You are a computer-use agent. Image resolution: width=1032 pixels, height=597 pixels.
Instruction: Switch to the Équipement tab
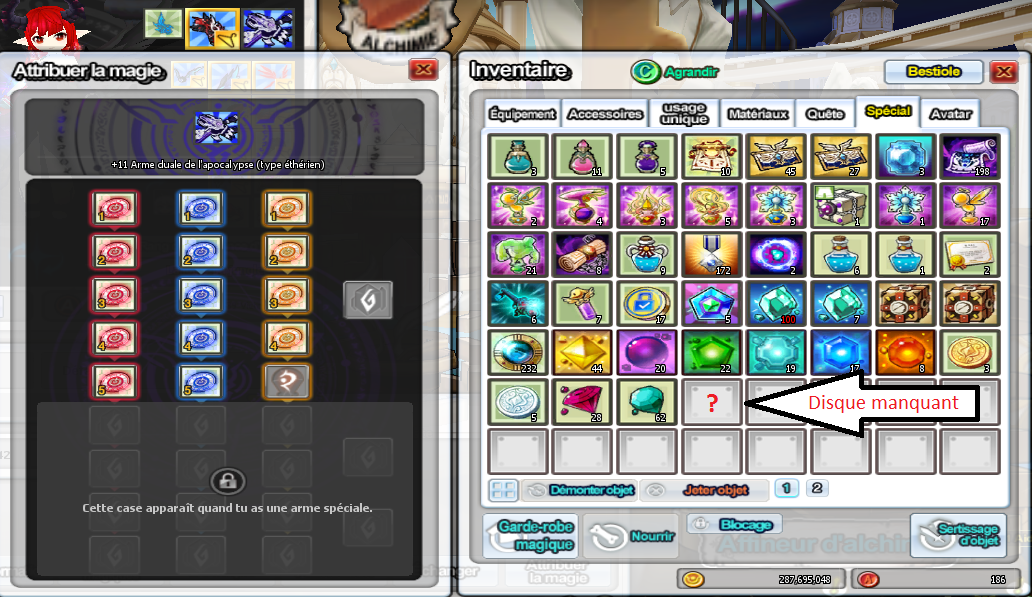click(523, 114)
